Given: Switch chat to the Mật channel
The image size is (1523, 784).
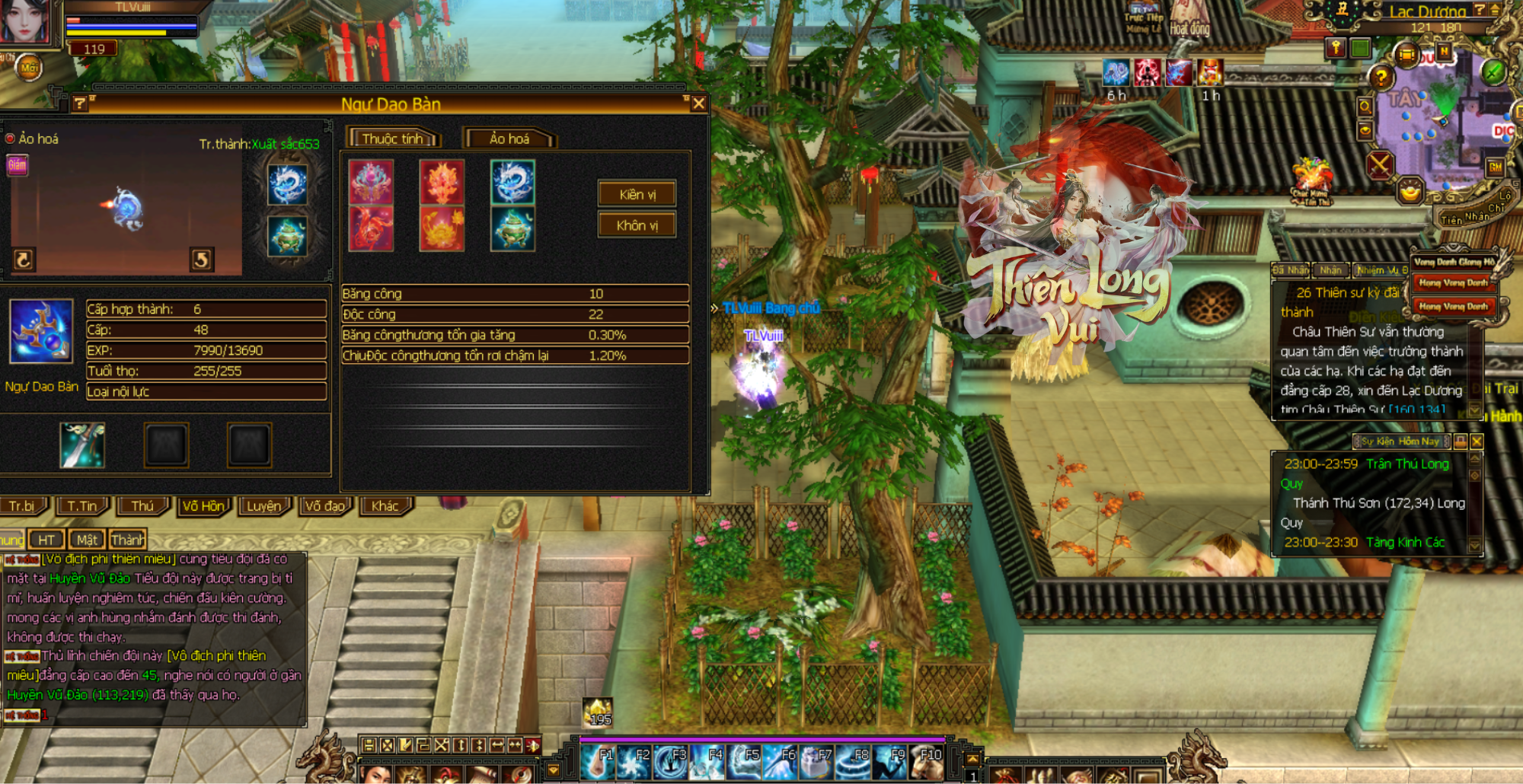Looking at the screenshot, I should [x=86, y=540].
